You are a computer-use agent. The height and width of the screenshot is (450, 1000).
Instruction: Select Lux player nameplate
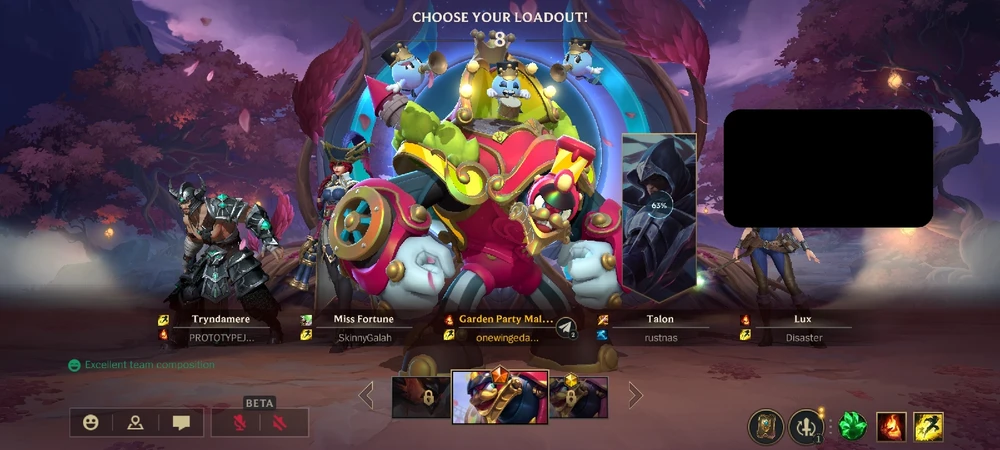tap(803, 328)
